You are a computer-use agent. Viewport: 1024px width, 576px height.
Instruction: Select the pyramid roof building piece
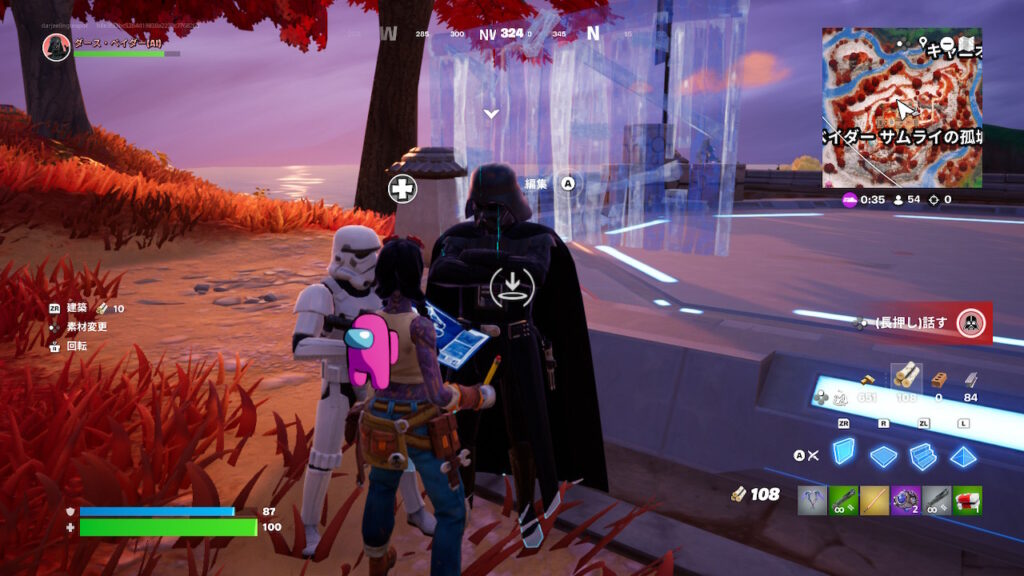pyautogui.click(x=963, y=457)
